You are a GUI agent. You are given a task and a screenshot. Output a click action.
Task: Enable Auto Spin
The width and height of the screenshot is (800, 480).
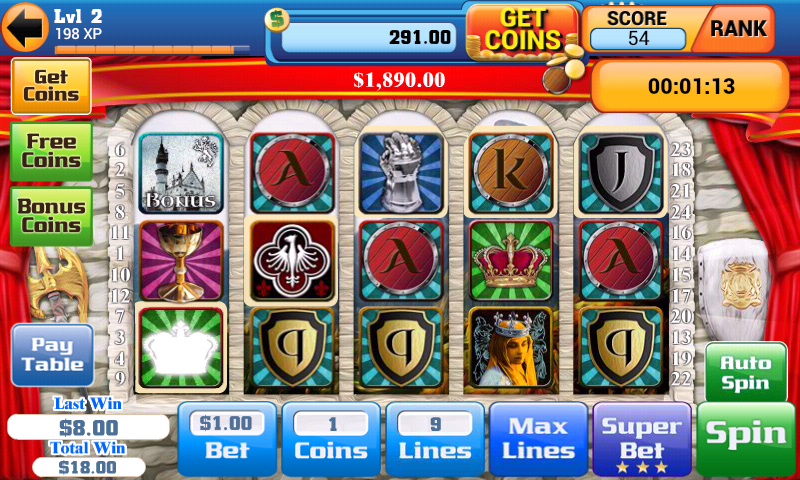(x=746, y=372)
